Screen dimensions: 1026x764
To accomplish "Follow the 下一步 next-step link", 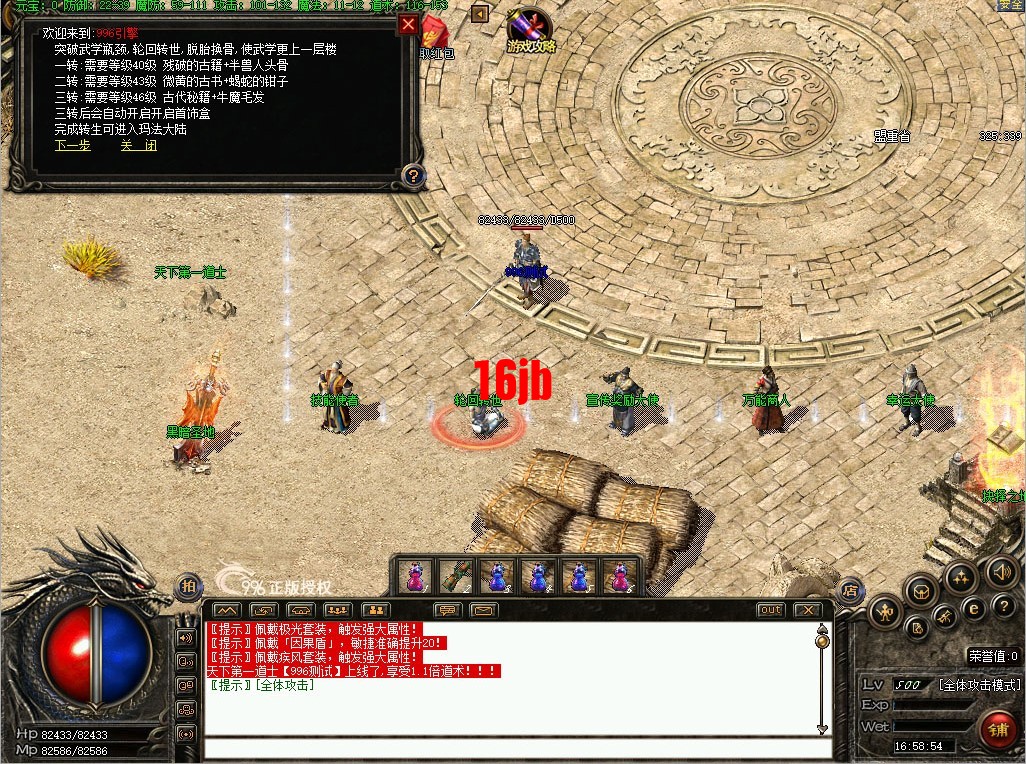I will click(x=72, y=145).
